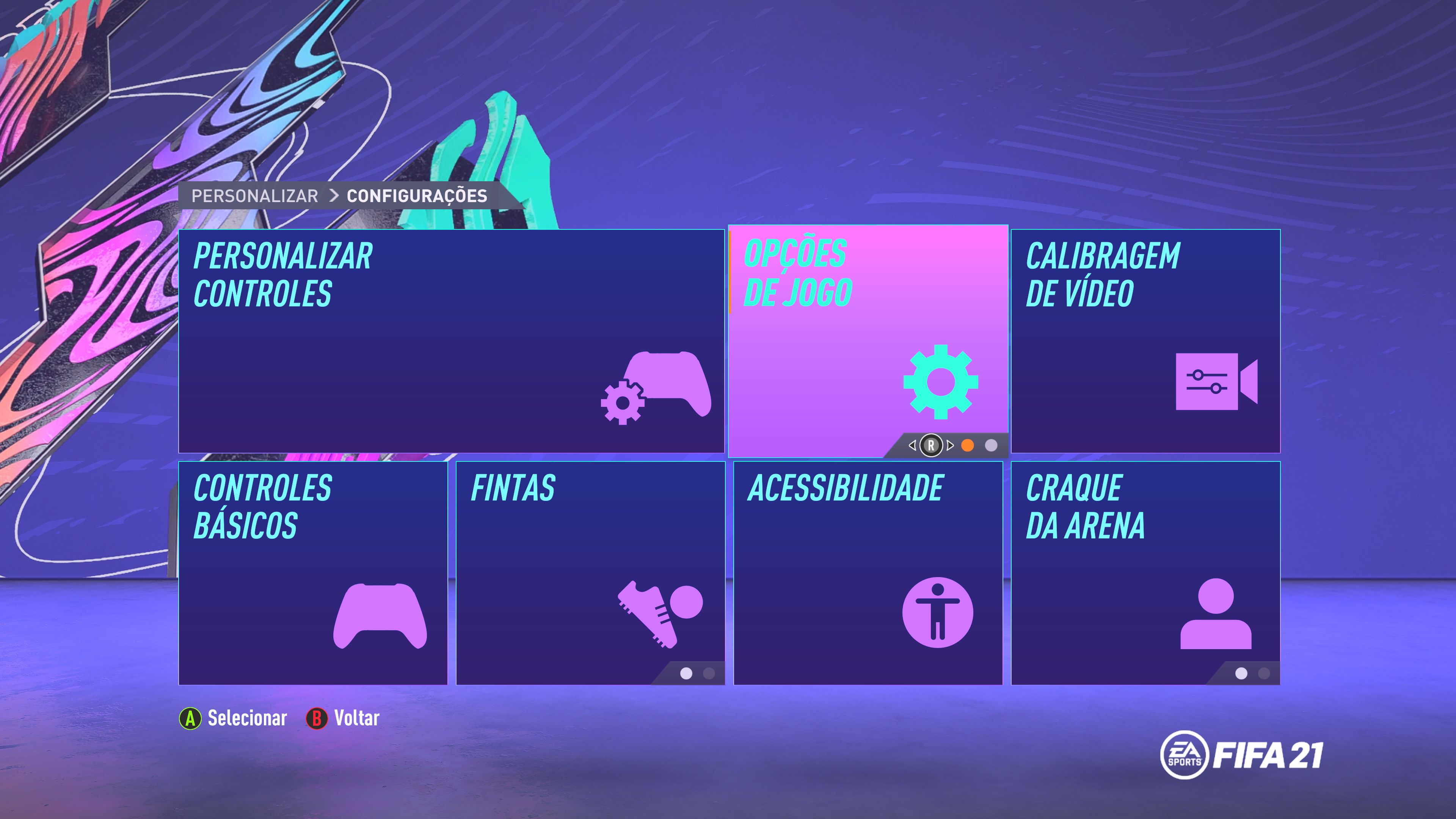Click the controller-with-gear icon on Personalizar Controles
This screenshot has height=819, width=1456.
coord(653,390)
